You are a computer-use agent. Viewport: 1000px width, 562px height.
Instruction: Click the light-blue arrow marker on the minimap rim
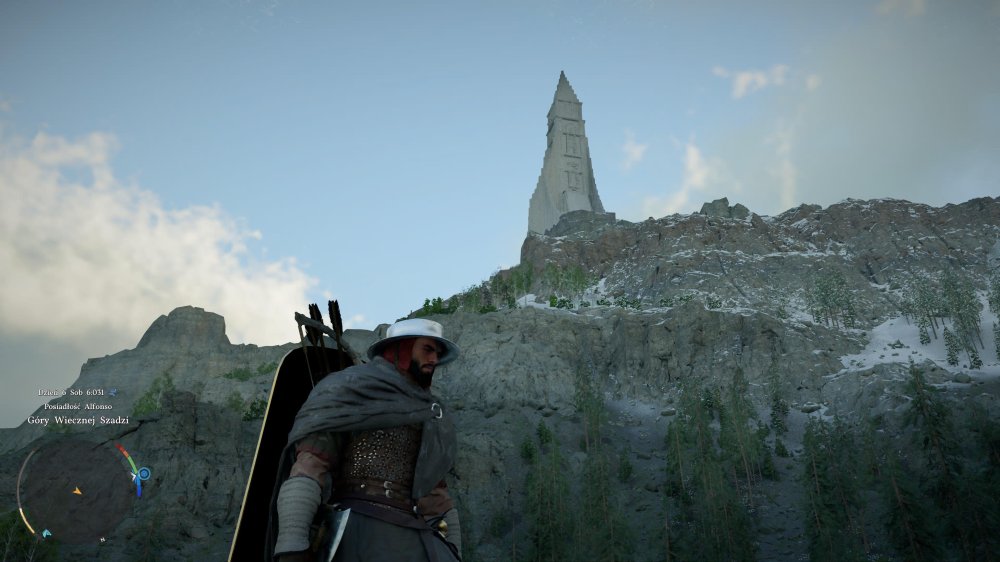pyautogui.click(x=47, y=534)
